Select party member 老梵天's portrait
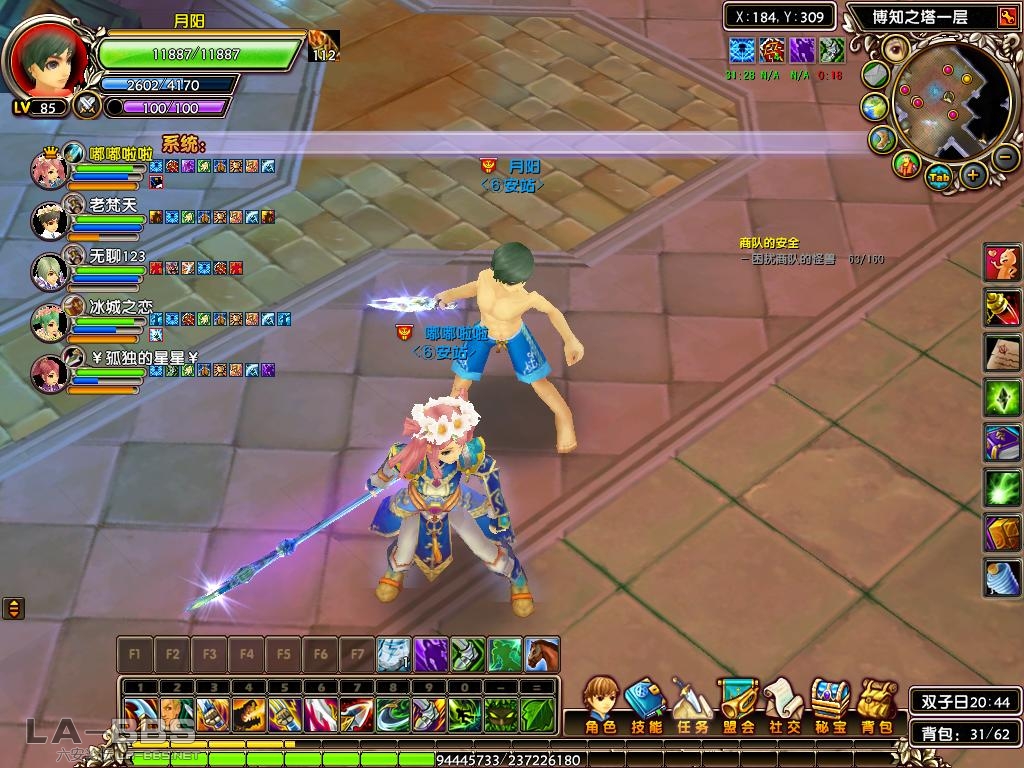This screenshot has width=1024, height=768. [49, 219]
